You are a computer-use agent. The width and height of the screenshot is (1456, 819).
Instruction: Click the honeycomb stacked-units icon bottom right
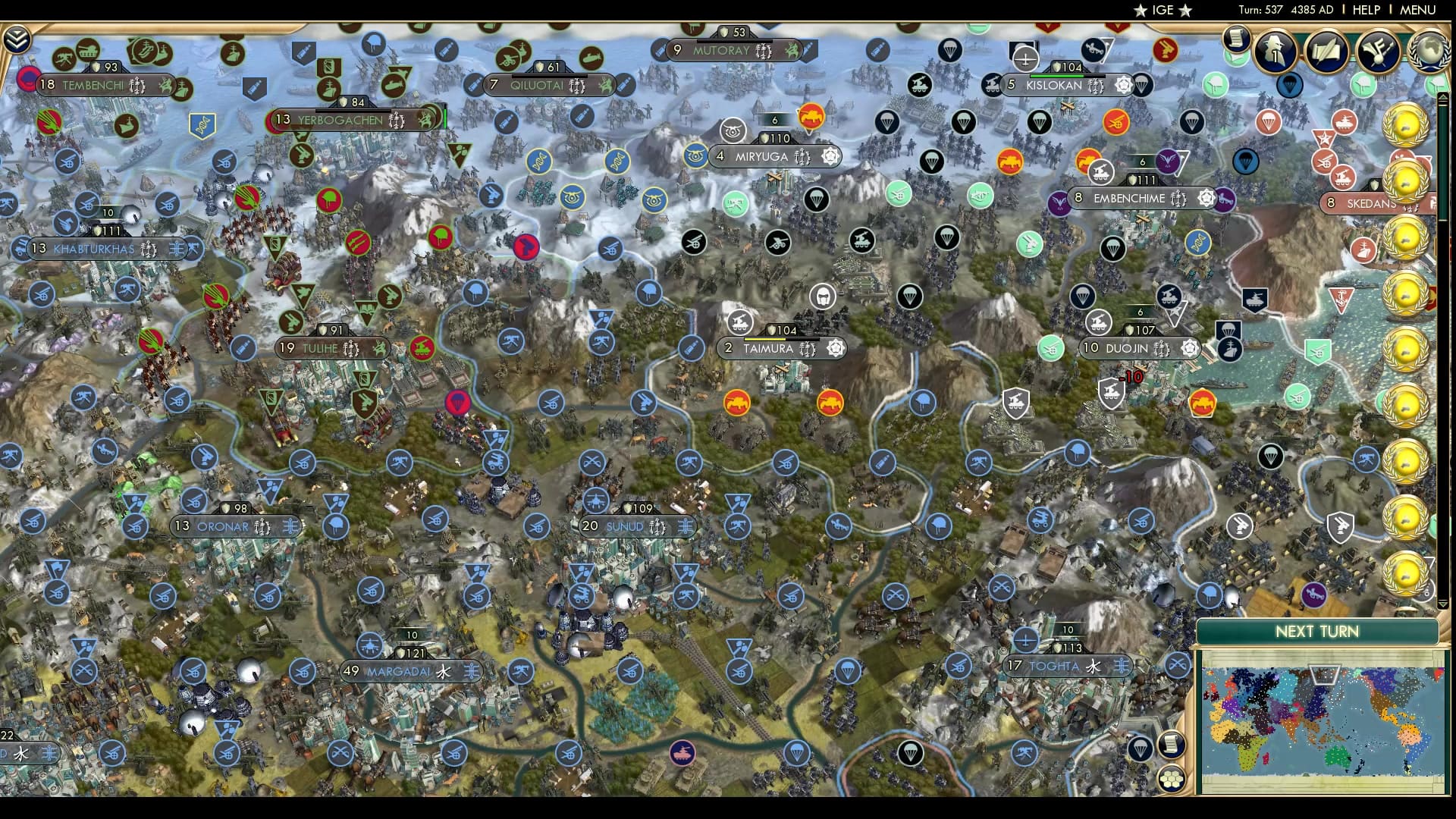coord(1172,778)
